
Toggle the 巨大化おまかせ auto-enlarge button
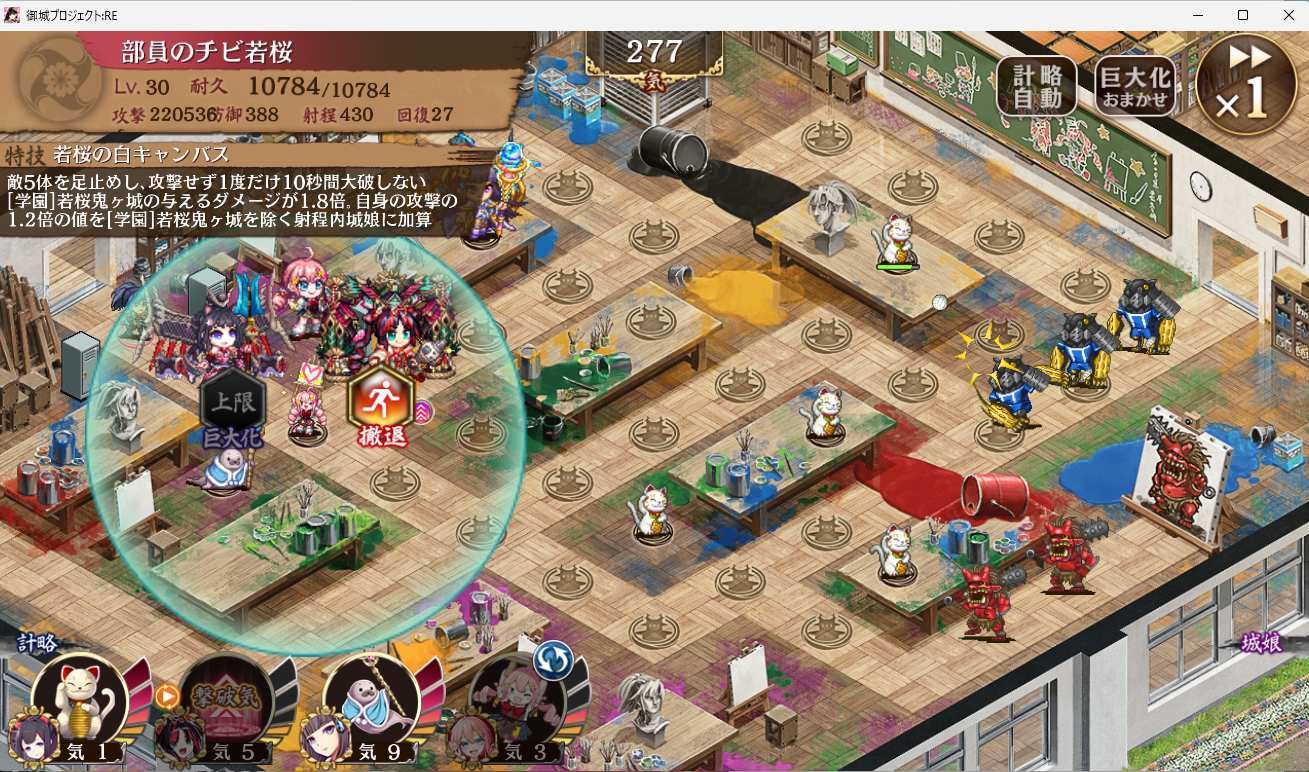(x=1134, y=86)
